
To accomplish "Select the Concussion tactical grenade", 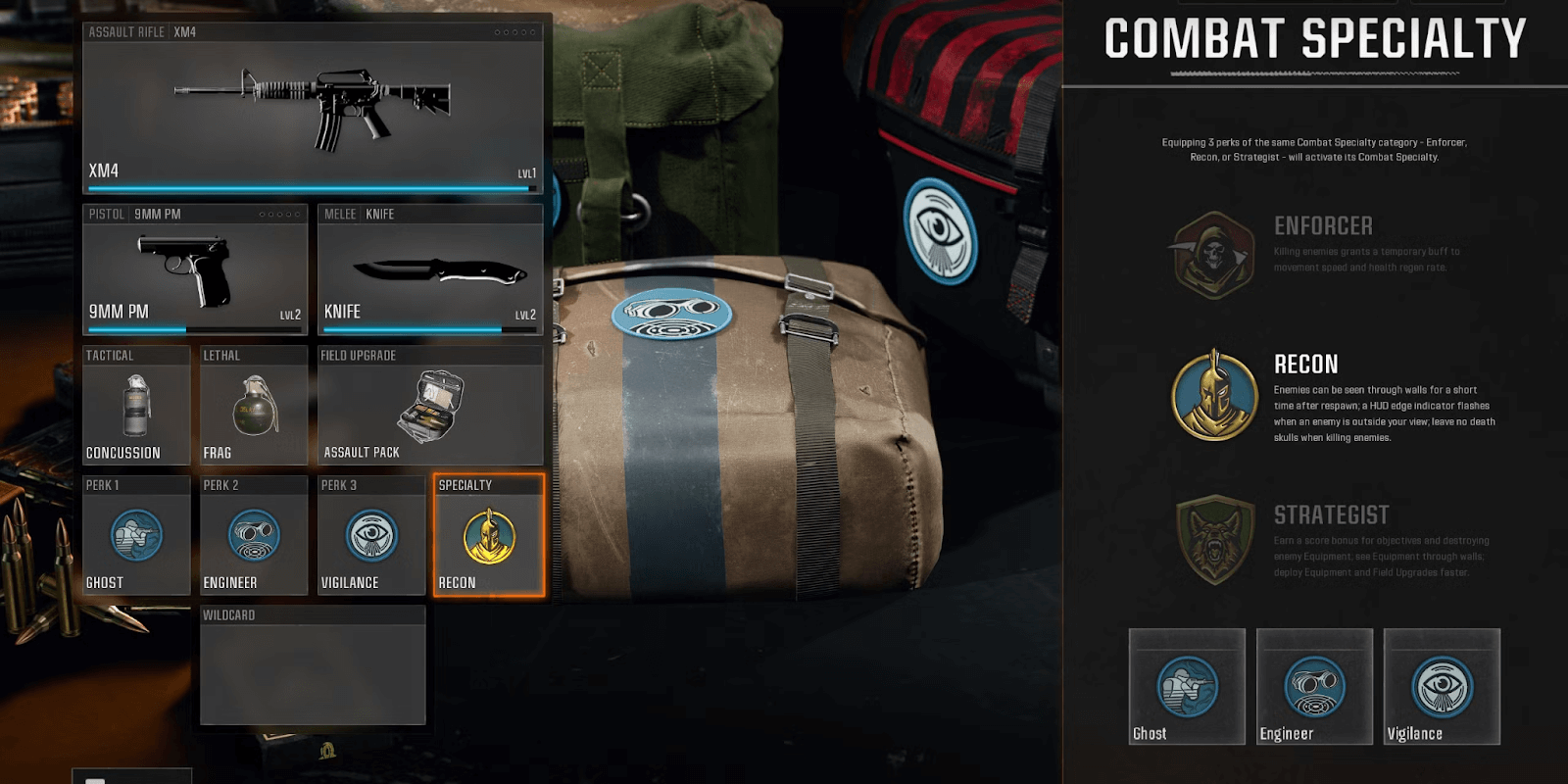I will [136, 406].
